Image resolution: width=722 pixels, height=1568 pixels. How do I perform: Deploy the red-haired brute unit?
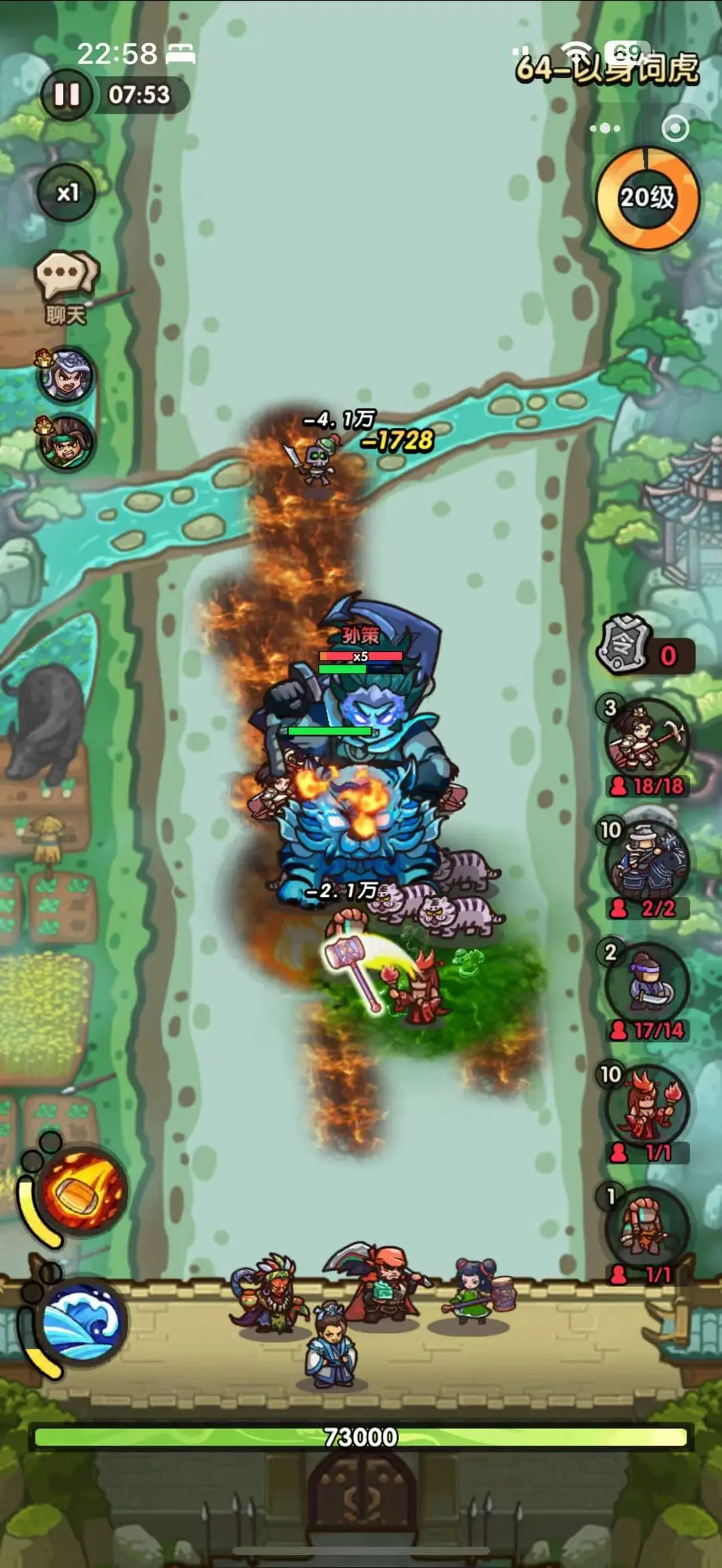tap(646, 1229)
